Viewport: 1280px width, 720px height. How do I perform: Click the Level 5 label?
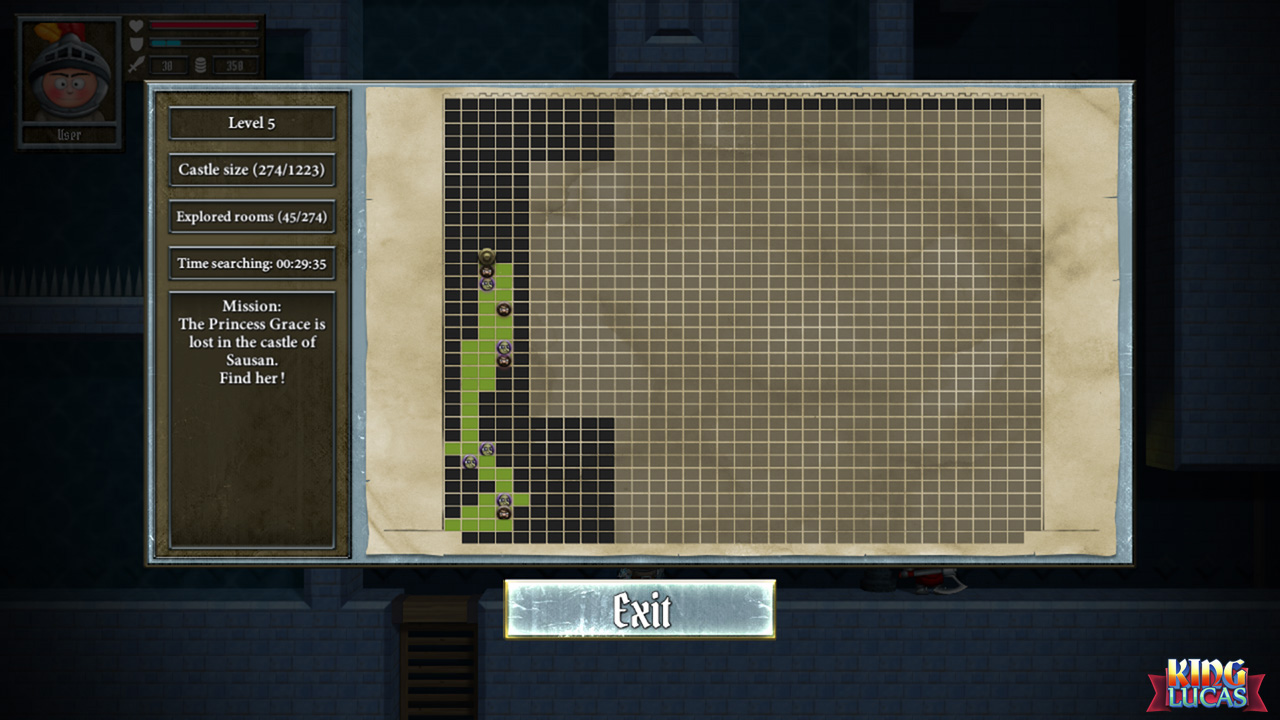[251, 122]
